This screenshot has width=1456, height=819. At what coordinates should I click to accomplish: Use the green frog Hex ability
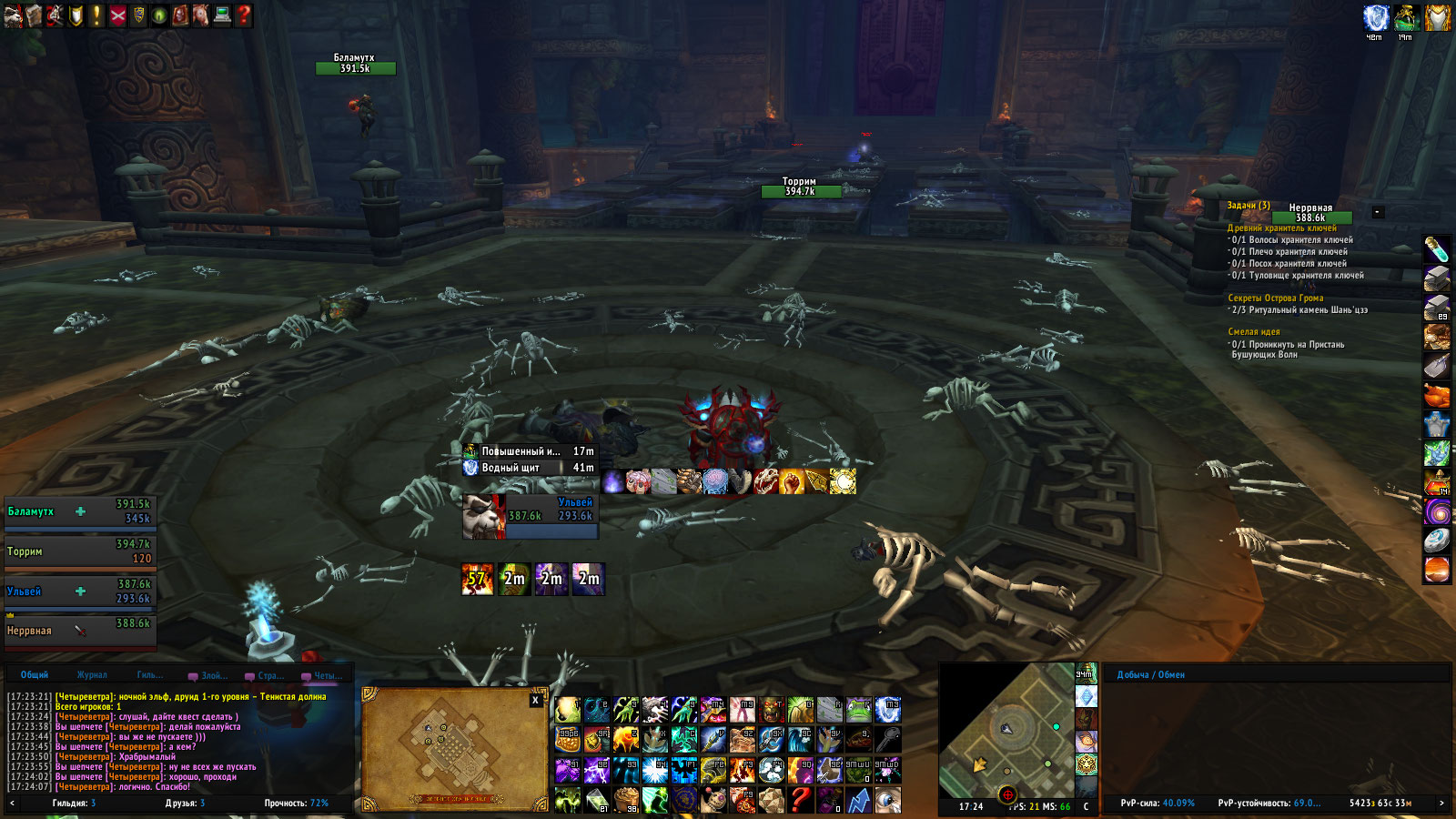click(x=858, y=710)
